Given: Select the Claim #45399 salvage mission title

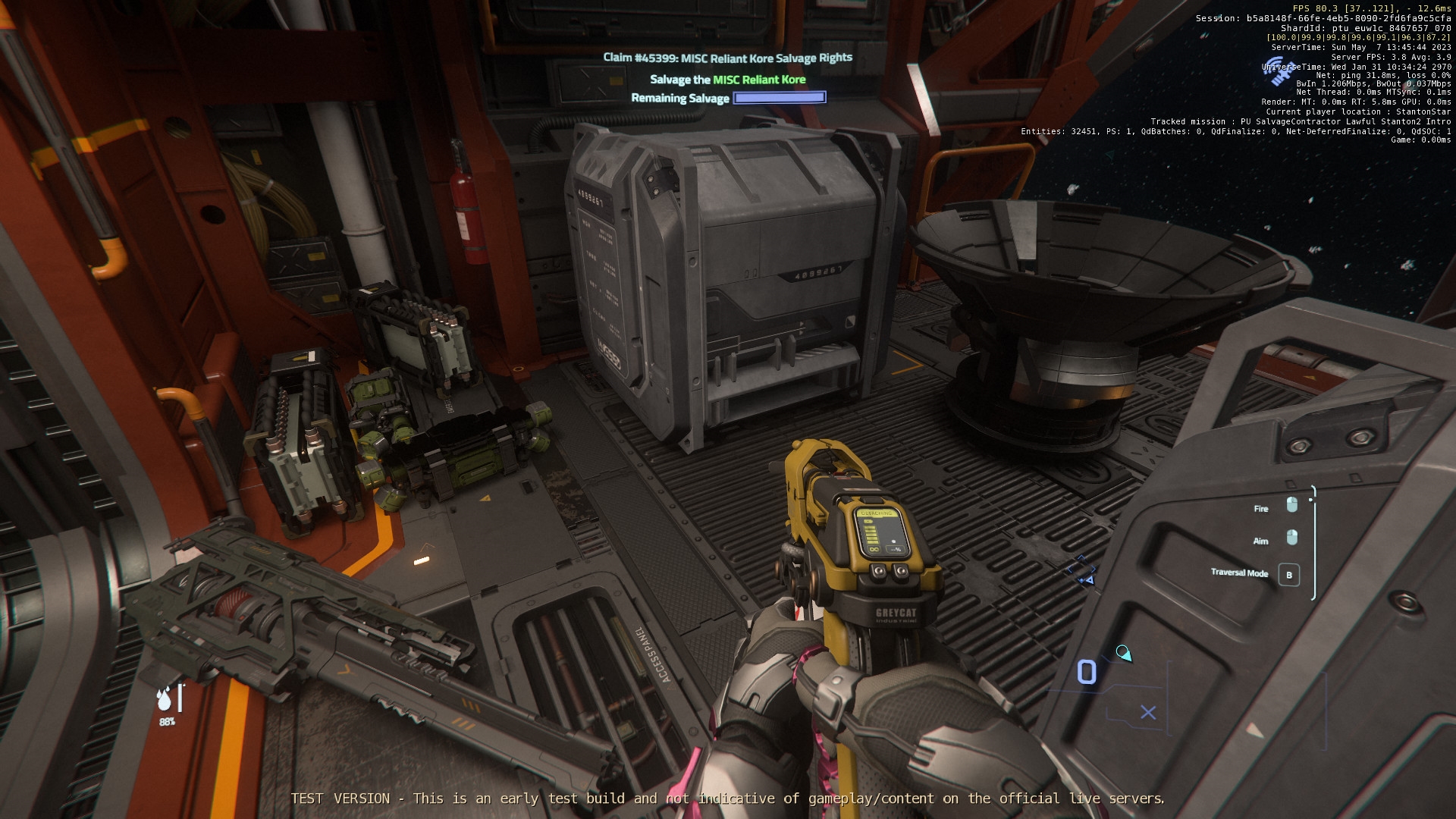Looking at the screenshot, I should tap(727, 58).
